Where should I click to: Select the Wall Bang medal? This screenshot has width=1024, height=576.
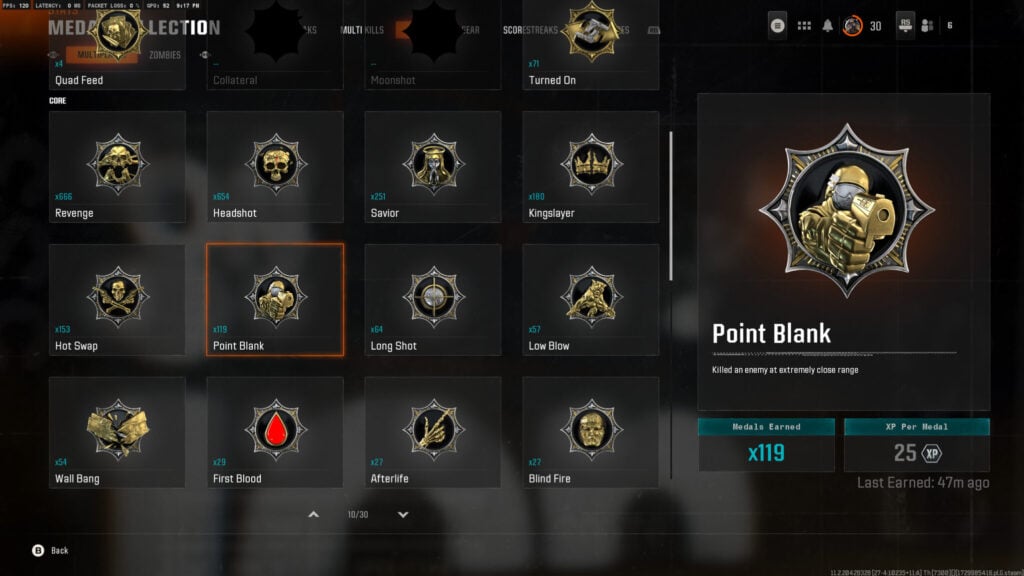(117, 432)
